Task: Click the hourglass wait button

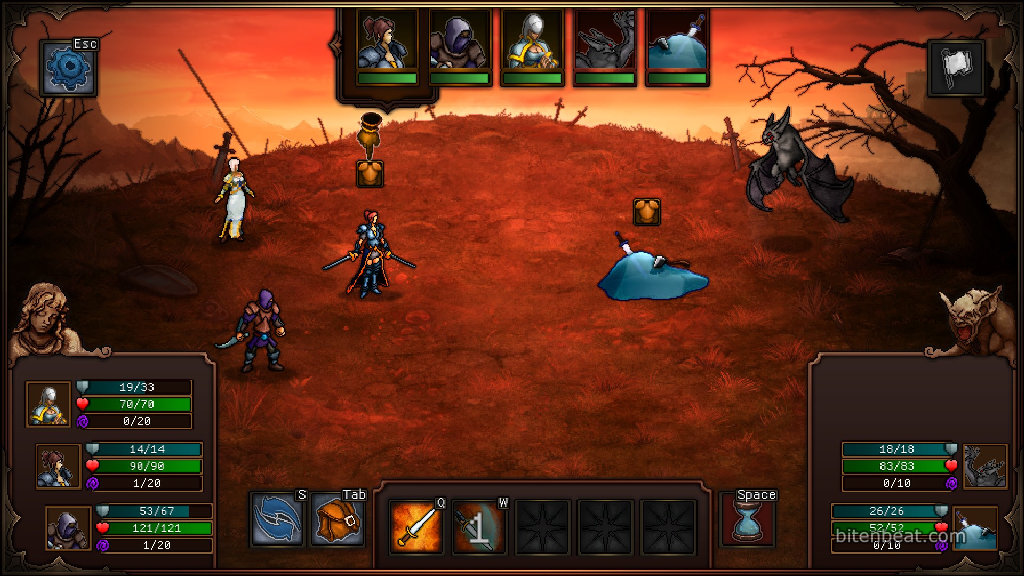Action: (x=747, y=520)
